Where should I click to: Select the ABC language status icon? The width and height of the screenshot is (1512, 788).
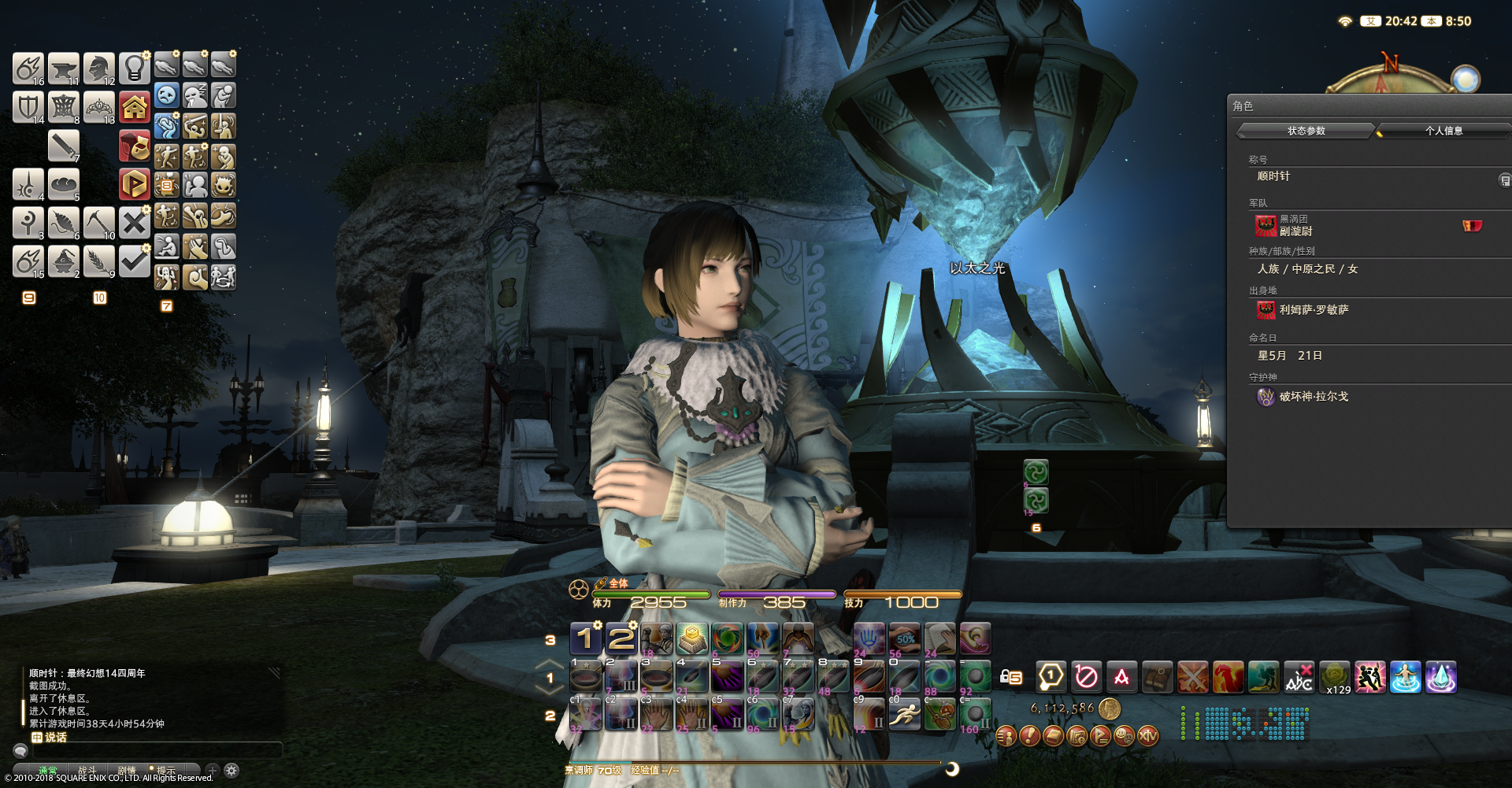pyautogui.click(x=1298, y=677)
